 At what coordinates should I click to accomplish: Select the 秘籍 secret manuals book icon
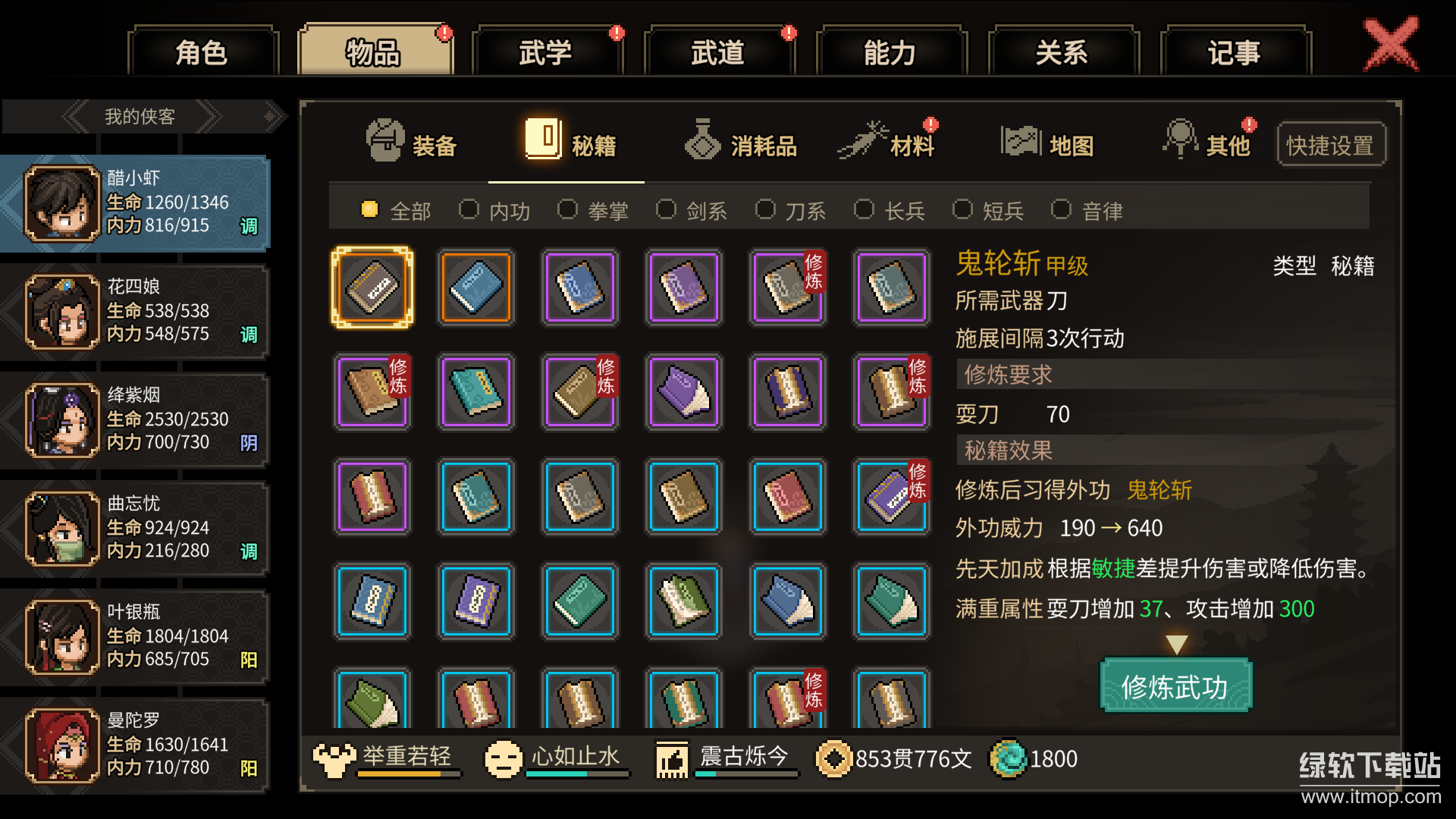coord(544,139)
